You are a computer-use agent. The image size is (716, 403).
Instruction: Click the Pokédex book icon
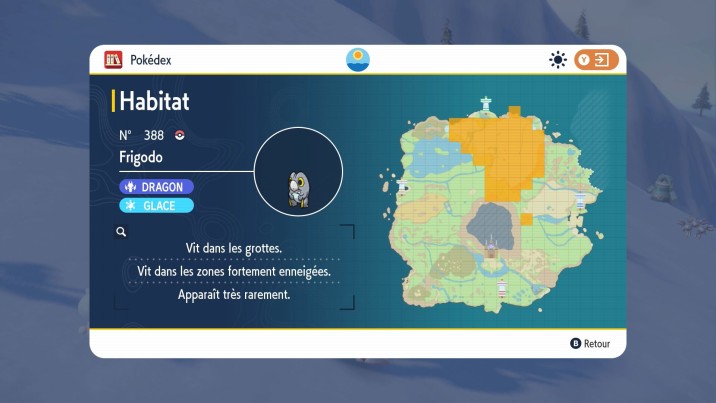pos(114,60)
